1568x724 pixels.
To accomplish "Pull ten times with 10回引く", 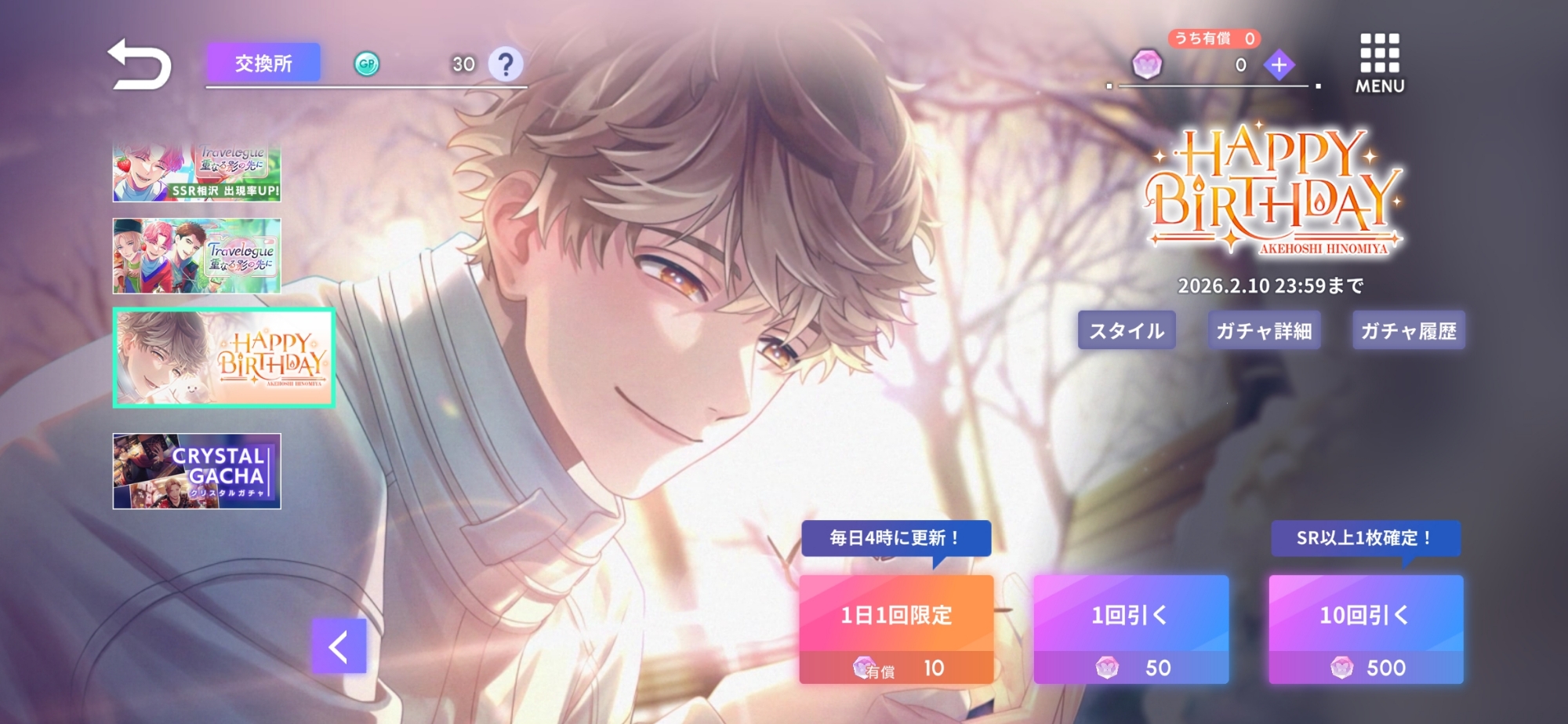I will pos(1366,629).
